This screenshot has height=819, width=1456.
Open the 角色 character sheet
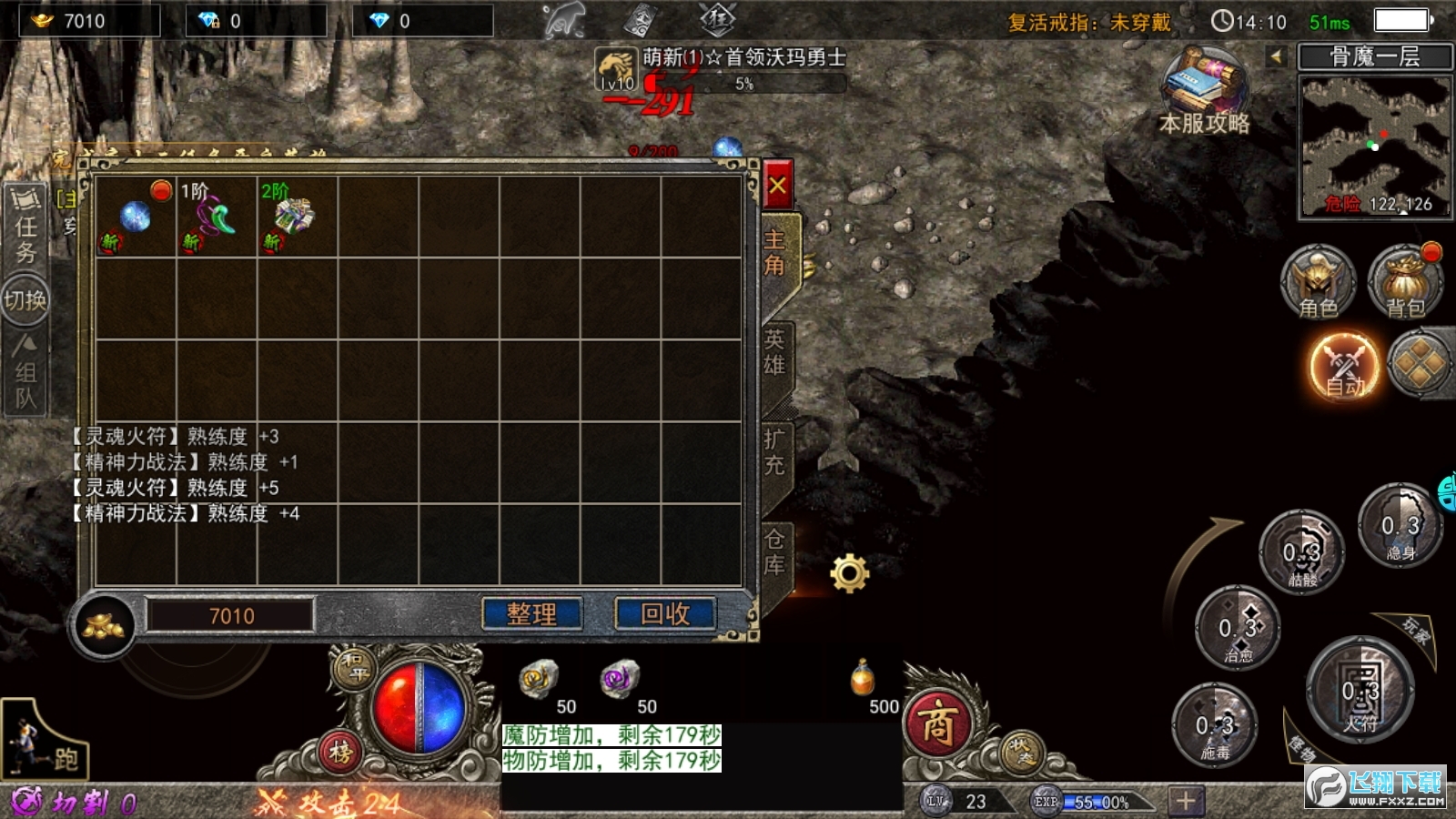(x=1318, y=282)
